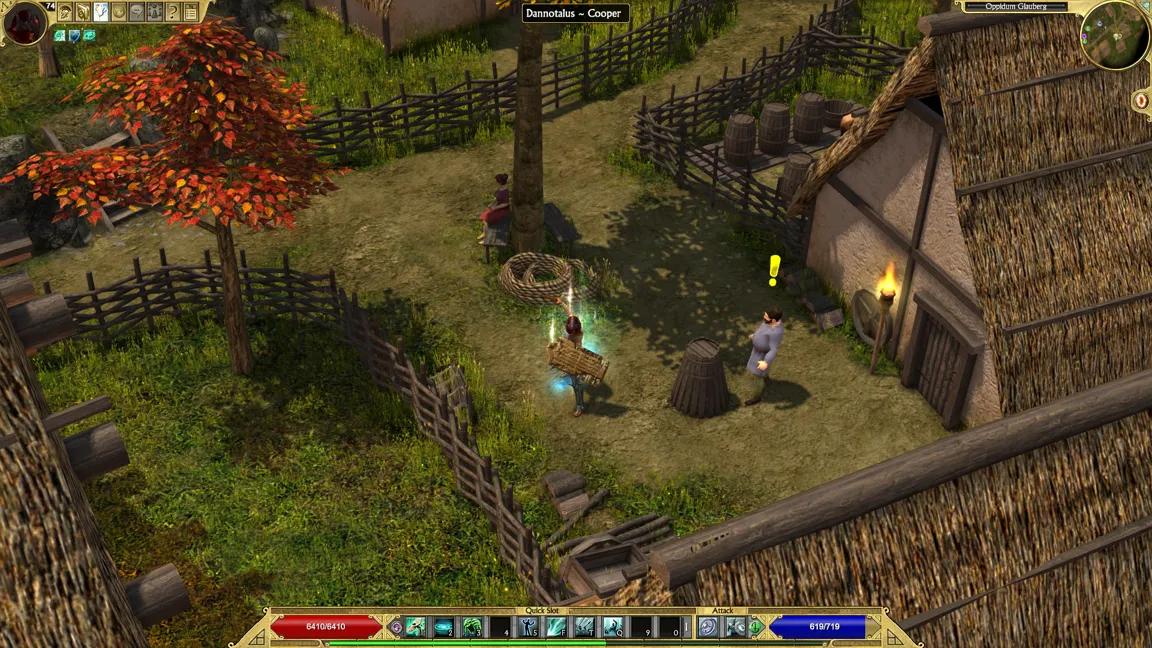Click the character portrait in the corner
Image resolution: width=1152 pixels, height=648 pixels.
pos(24,22)
